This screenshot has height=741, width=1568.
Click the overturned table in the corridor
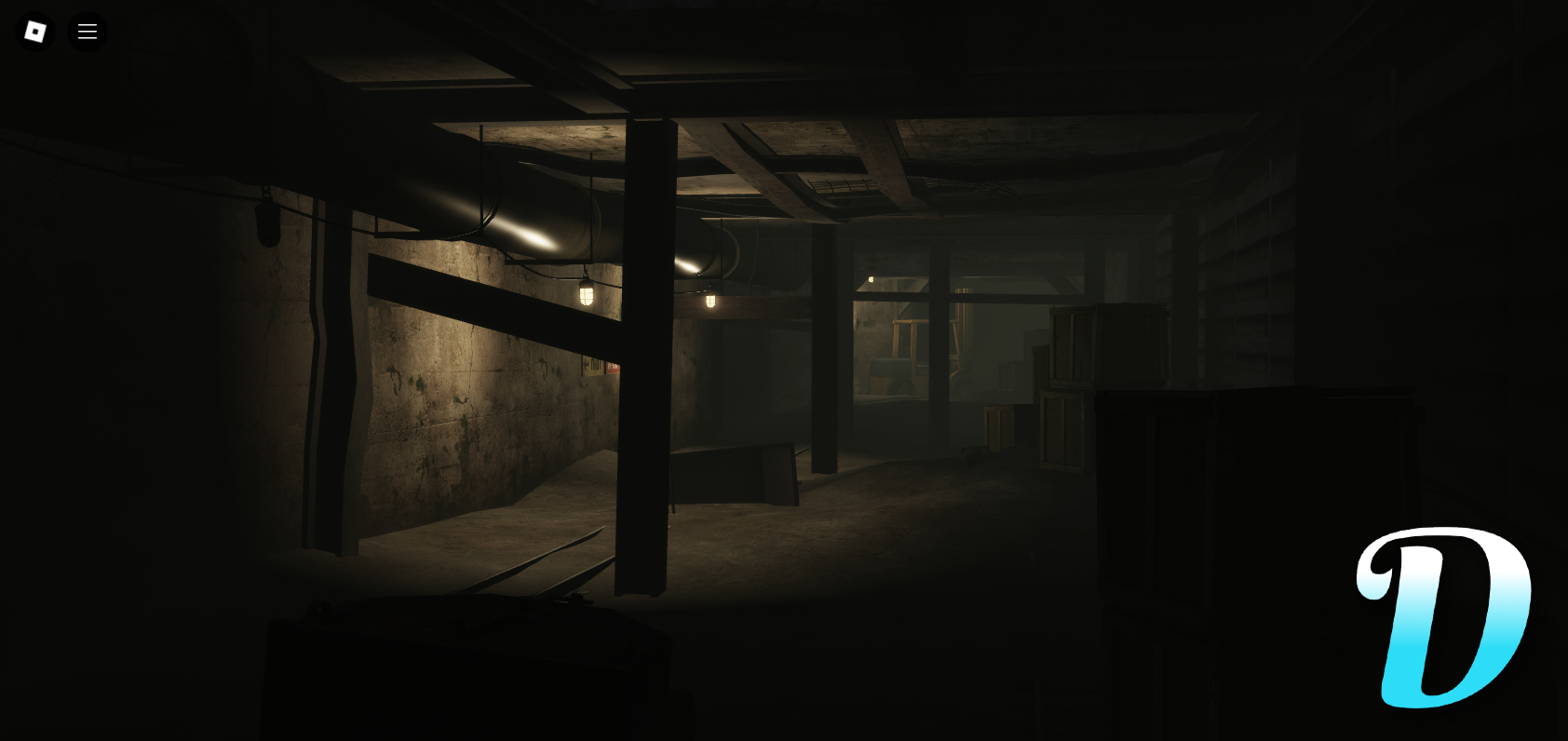pyautogui.click(x=736, y=475)
